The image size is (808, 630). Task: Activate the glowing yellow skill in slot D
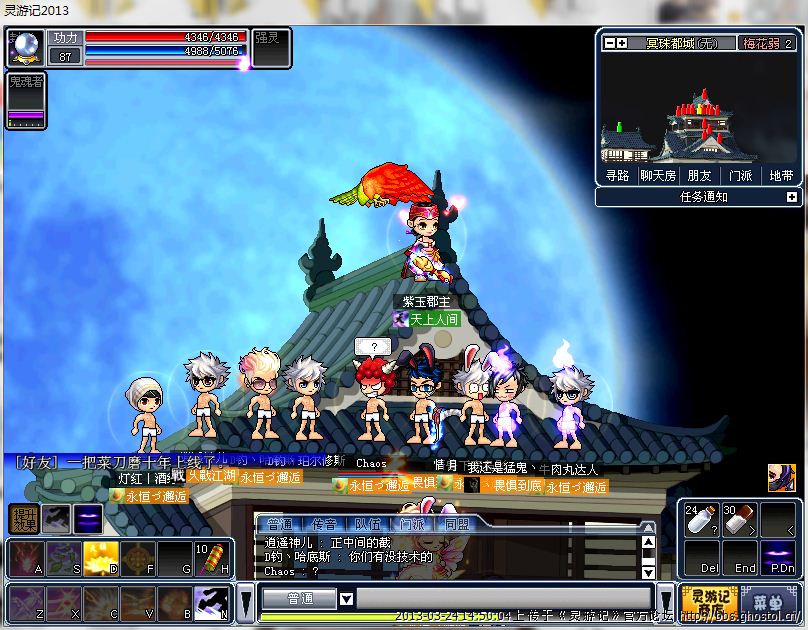tap(101, 559)
